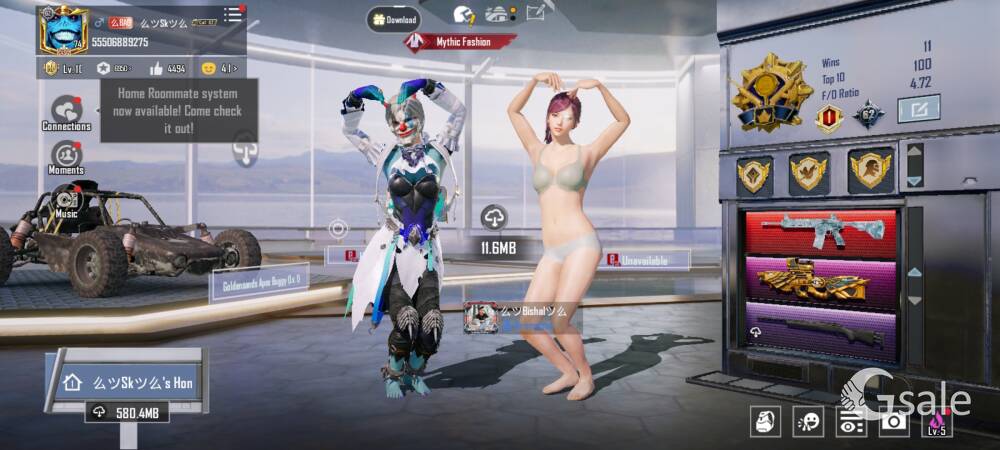
Task: Give a like using the thumbs-up icon
Action: [158, 68]
